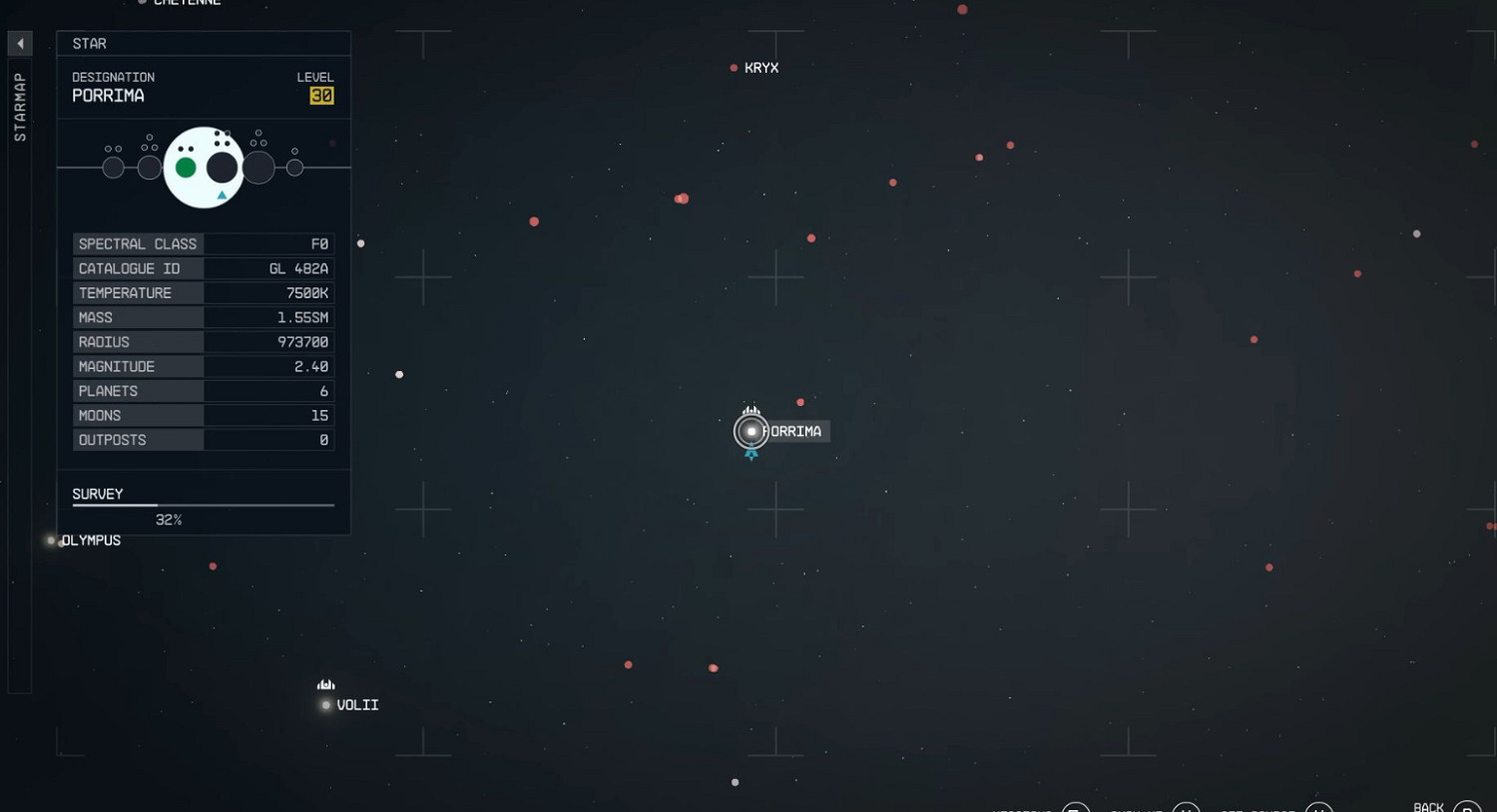Click the blue triangle marker below Porrima
This screenshot has width=1497, height=812.
[750, 455]
